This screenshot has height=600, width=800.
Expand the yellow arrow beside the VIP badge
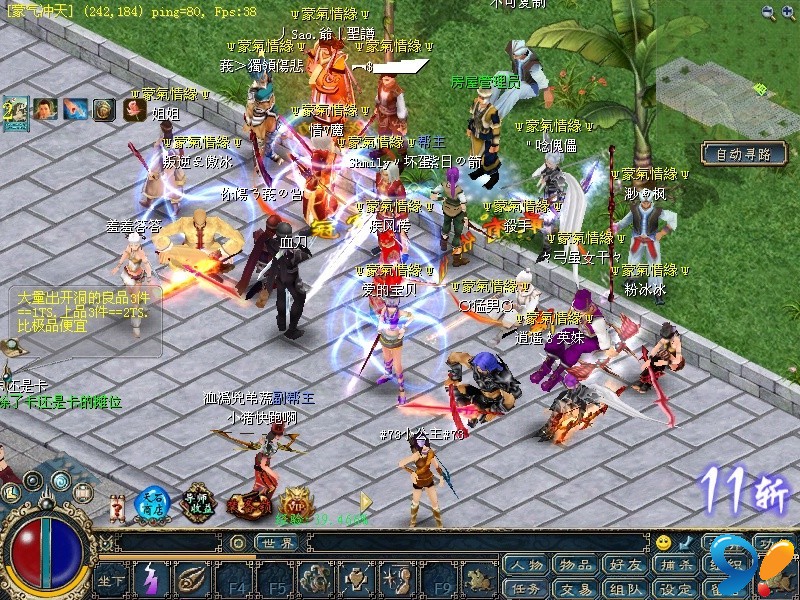click(366, 501)
